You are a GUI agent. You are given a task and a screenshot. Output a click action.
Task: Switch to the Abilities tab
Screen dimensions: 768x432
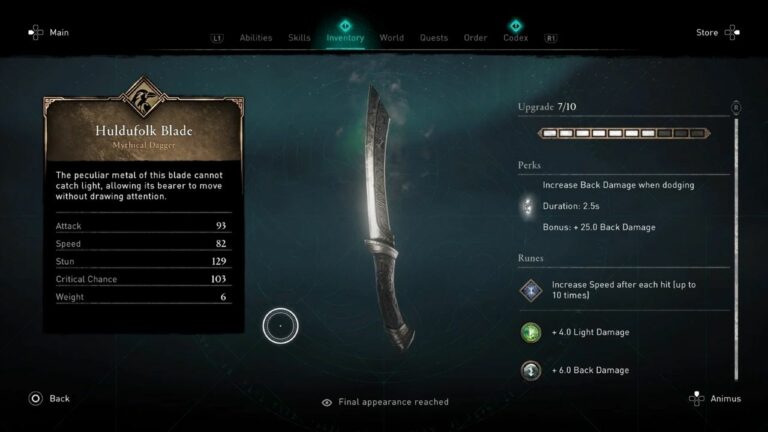click(256, 38)
